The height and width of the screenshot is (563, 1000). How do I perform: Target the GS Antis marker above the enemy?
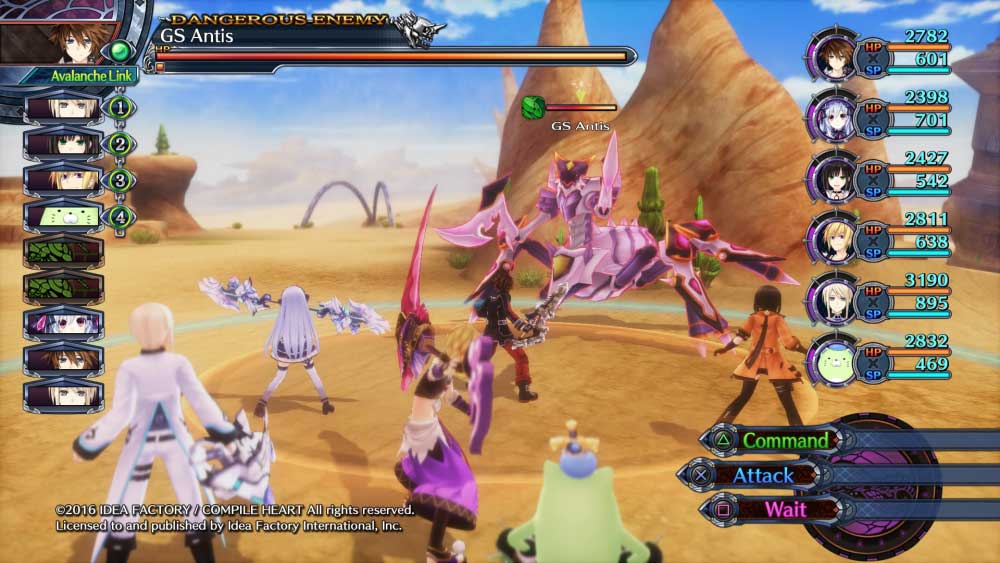click(580, 126)
